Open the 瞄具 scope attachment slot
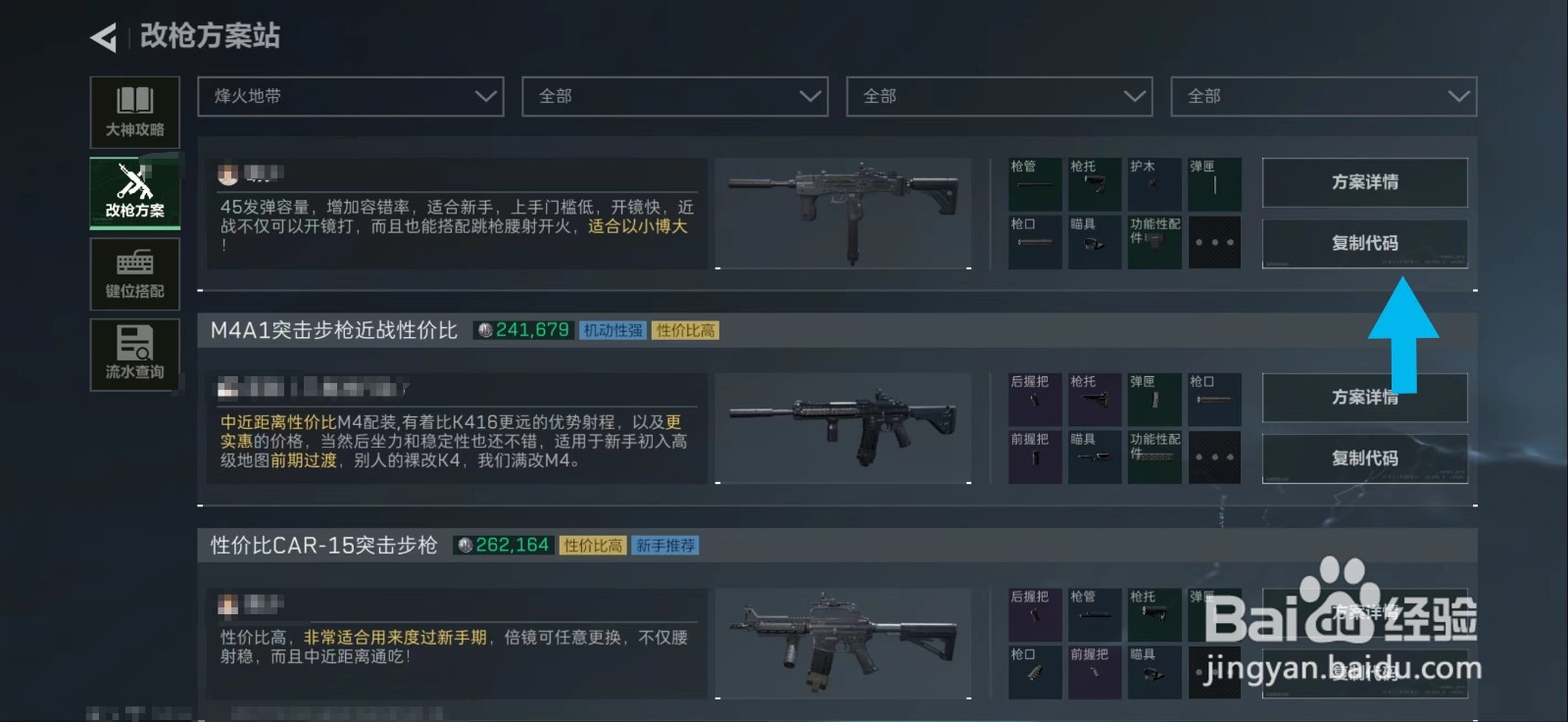1568x722 pixels. click(x=1095, y=241)
